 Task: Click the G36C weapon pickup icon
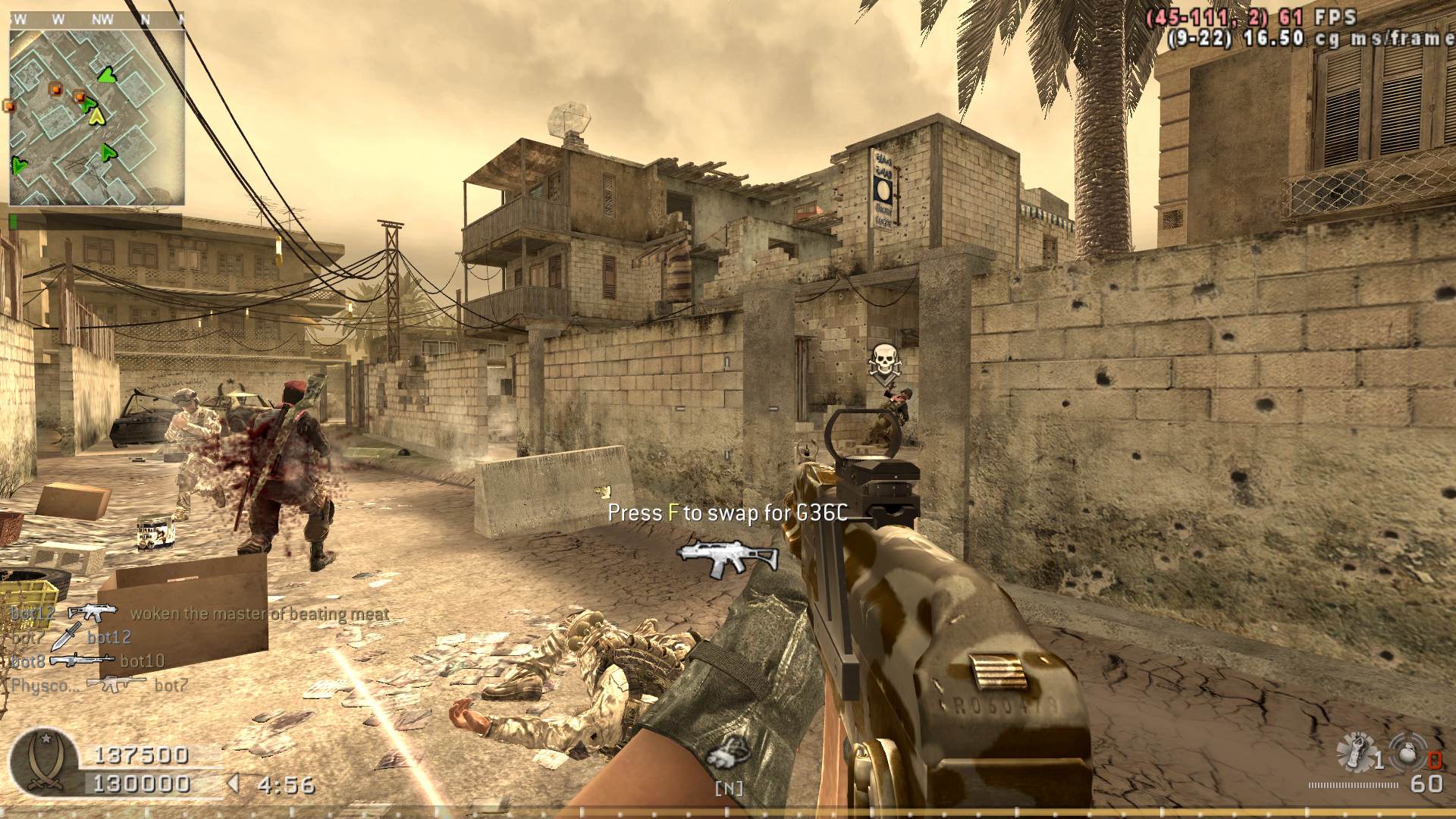click(x=726, y=557)
